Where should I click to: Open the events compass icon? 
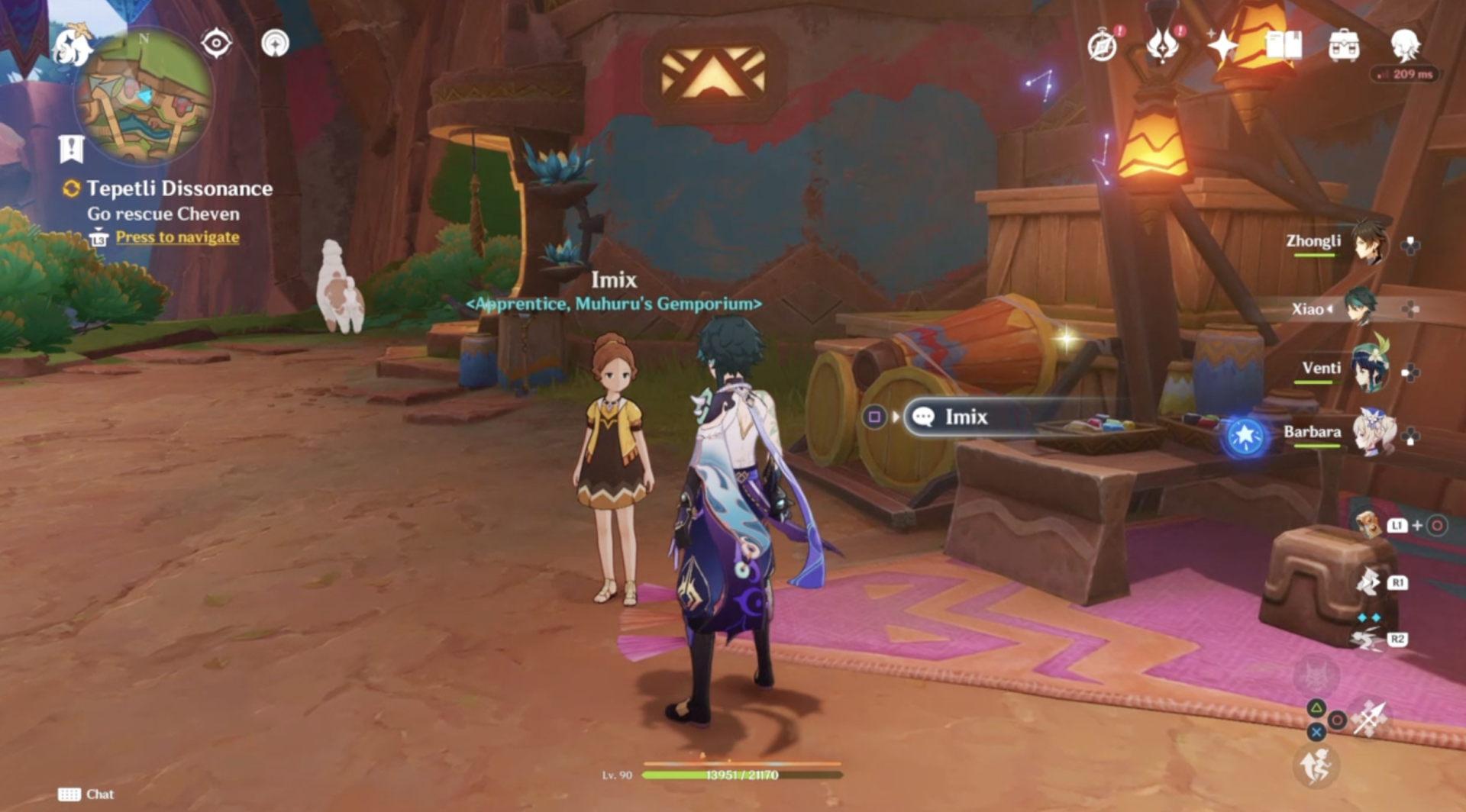1103,46
